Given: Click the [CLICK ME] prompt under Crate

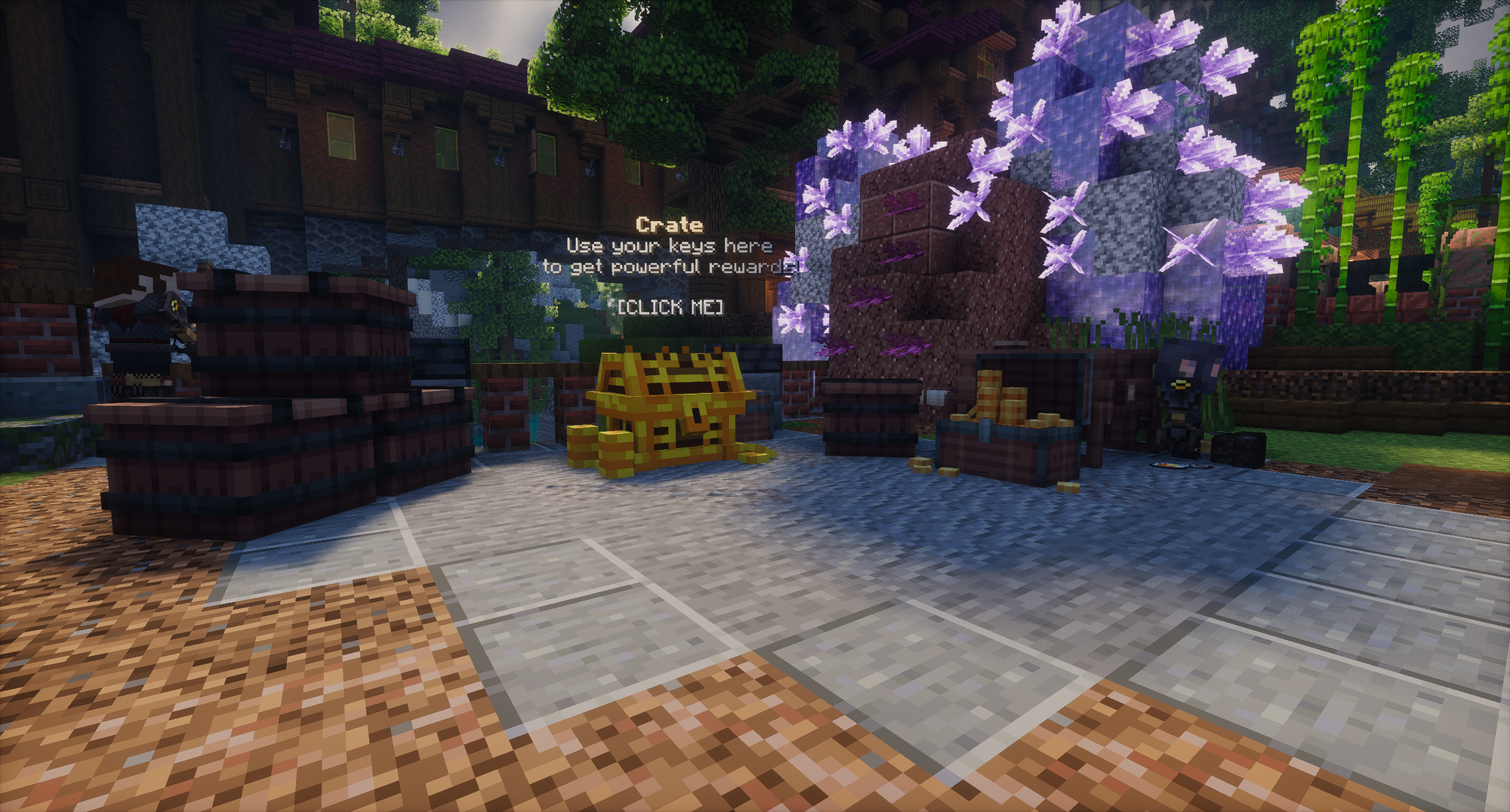Looking at the screenshot, I should (670, 306).
